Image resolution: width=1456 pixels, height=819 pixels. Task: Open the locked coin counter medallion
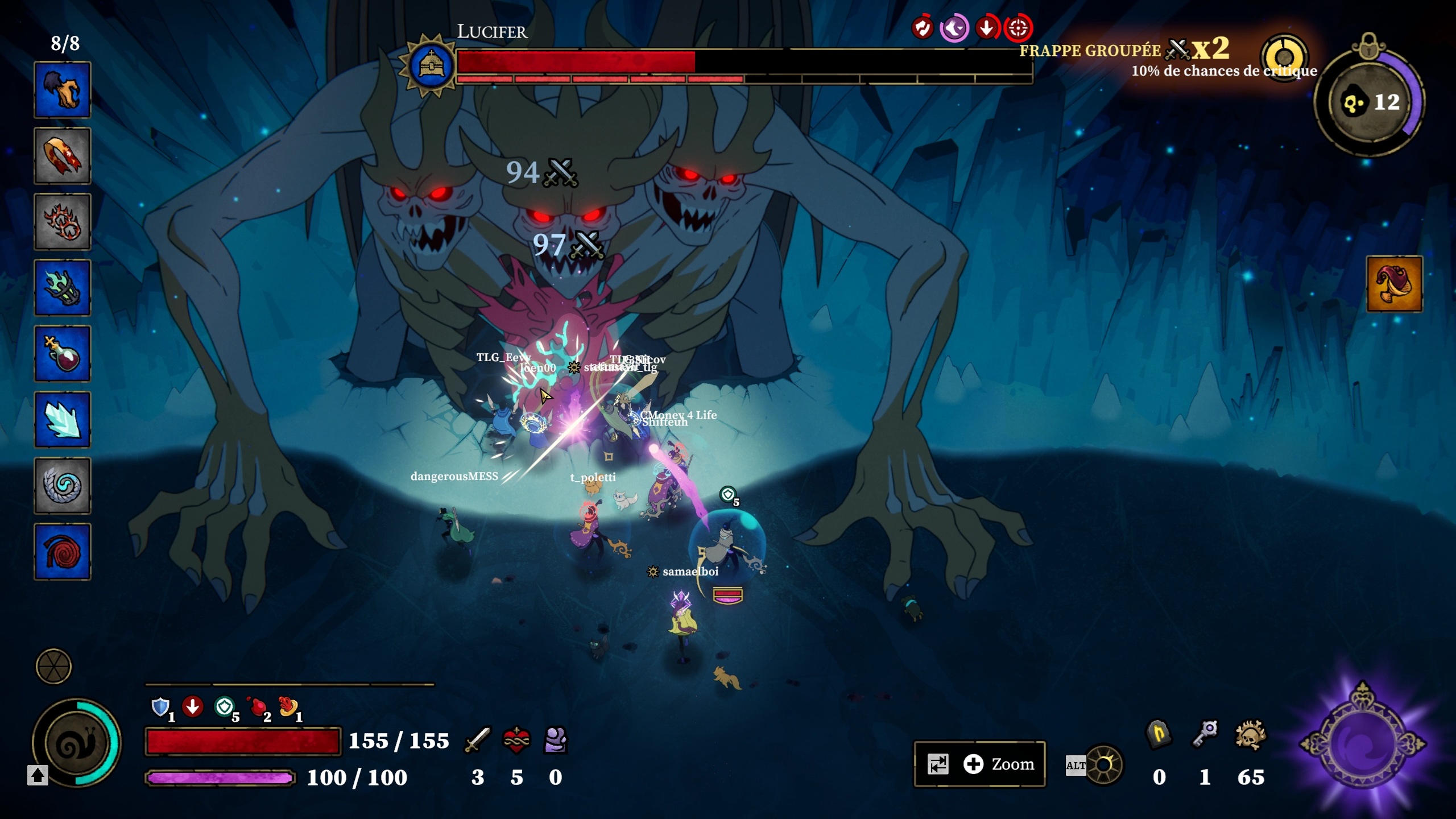pos(1370,102)
